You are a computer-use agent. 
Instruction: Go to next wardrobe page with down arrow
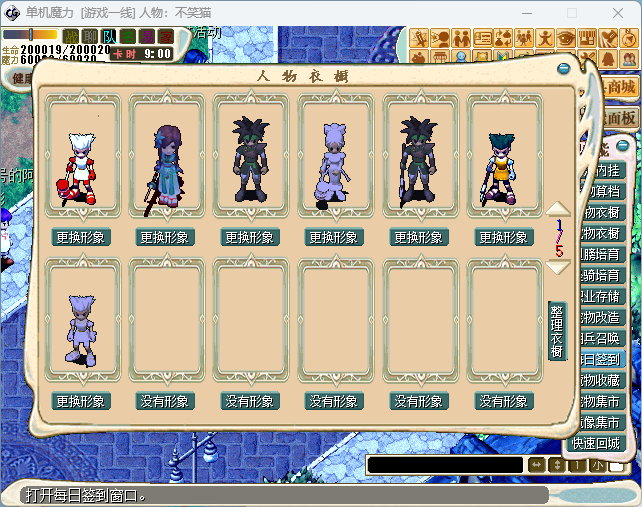[x=558, y=267]
